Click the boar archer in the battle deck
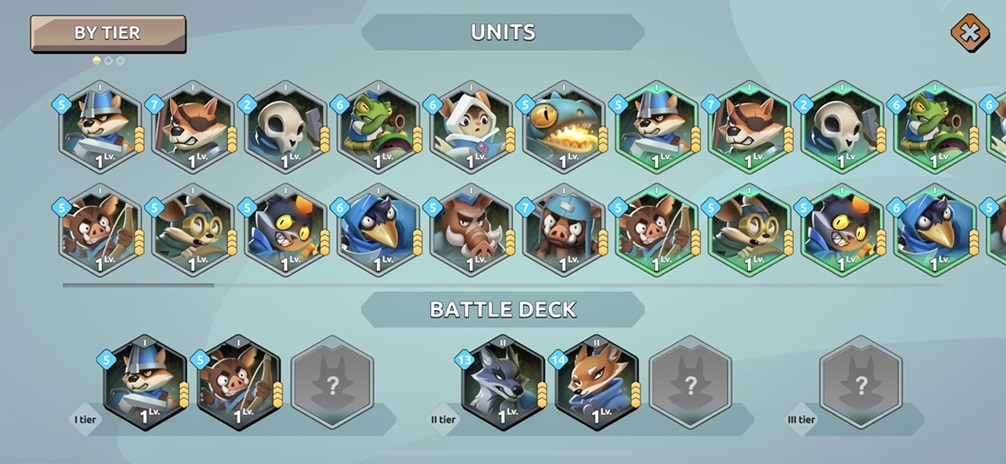Image resolution: width=1006 pixels, height=464 pixels. click(x=238, y=382)
